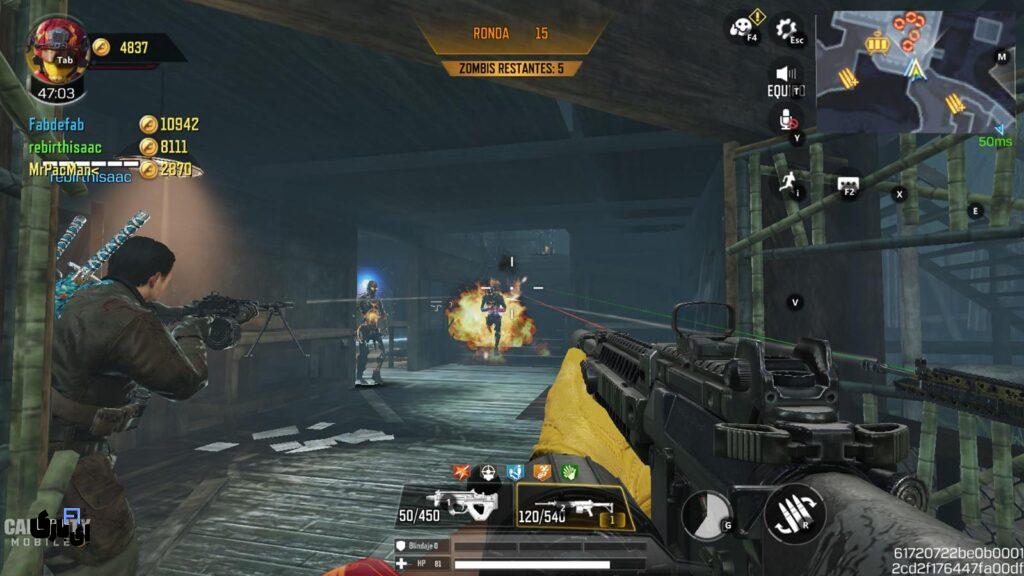Toggle the muted microphone button
This screenshot has width=1024, height=576.
click(x=788, y=119)
